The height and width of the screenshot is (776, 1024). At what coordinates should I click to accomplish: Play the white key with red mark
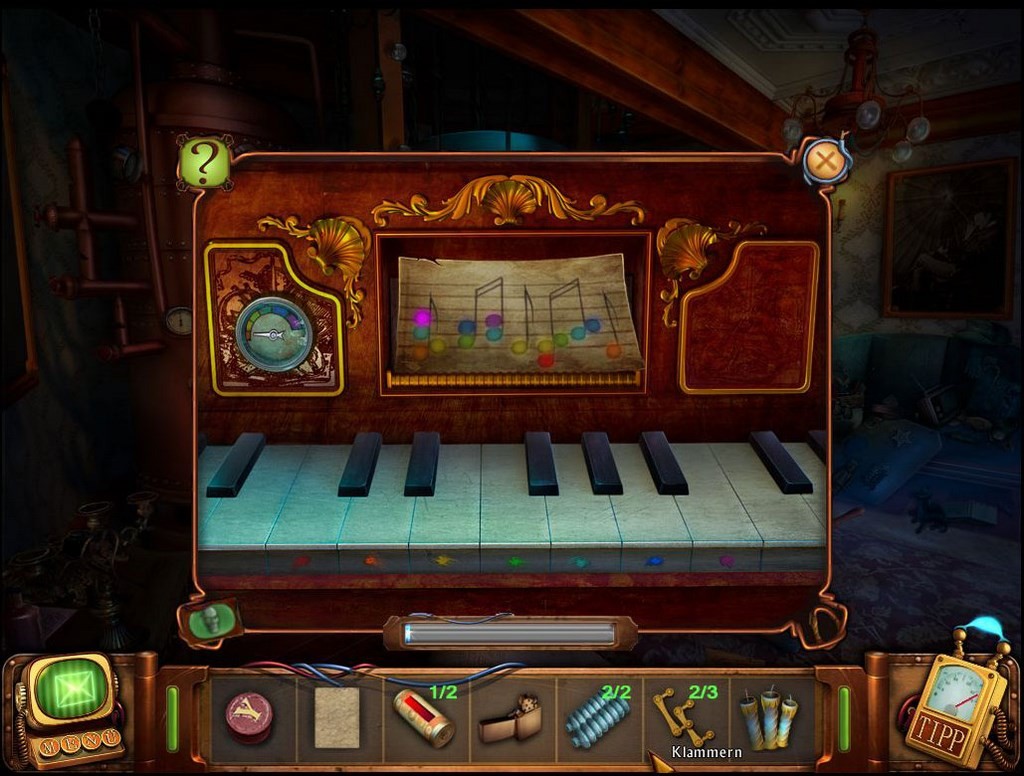tap(301, 520)
